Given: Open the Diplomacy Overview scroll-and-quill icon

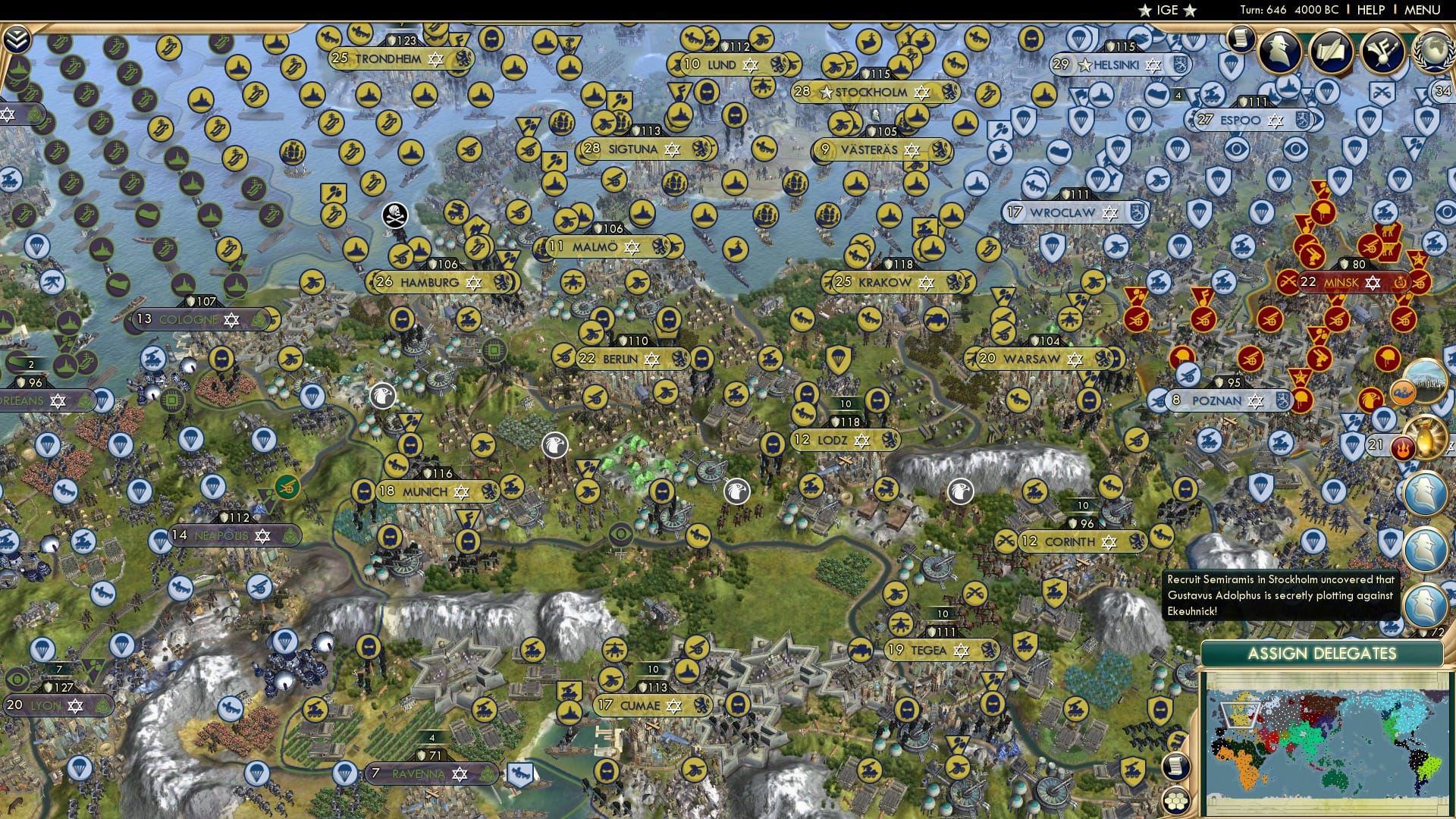Looking at the screenshot, I should coord(1332,49).
